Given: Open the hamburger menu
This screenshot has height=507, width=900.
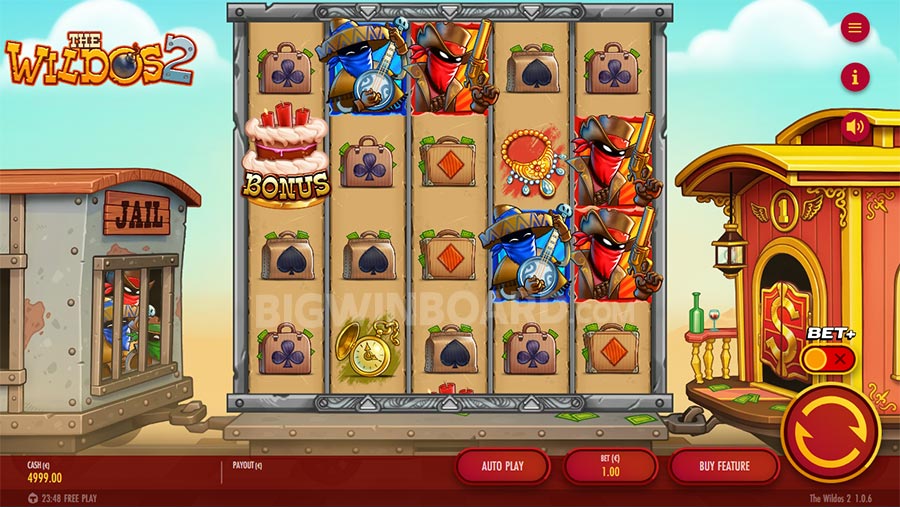Looking at the screenshot, I should [x=854, y=28].
